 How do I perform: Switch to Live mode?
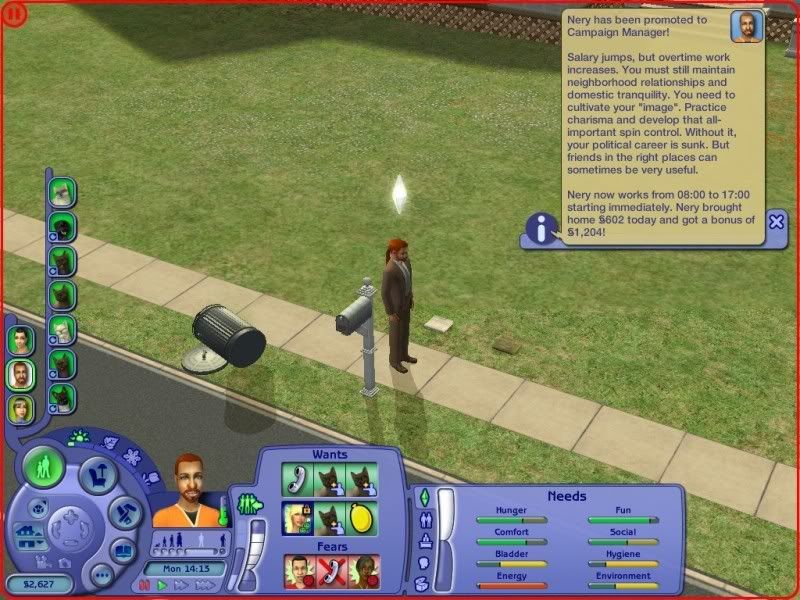pyautogui.click(x=44, y=466)
